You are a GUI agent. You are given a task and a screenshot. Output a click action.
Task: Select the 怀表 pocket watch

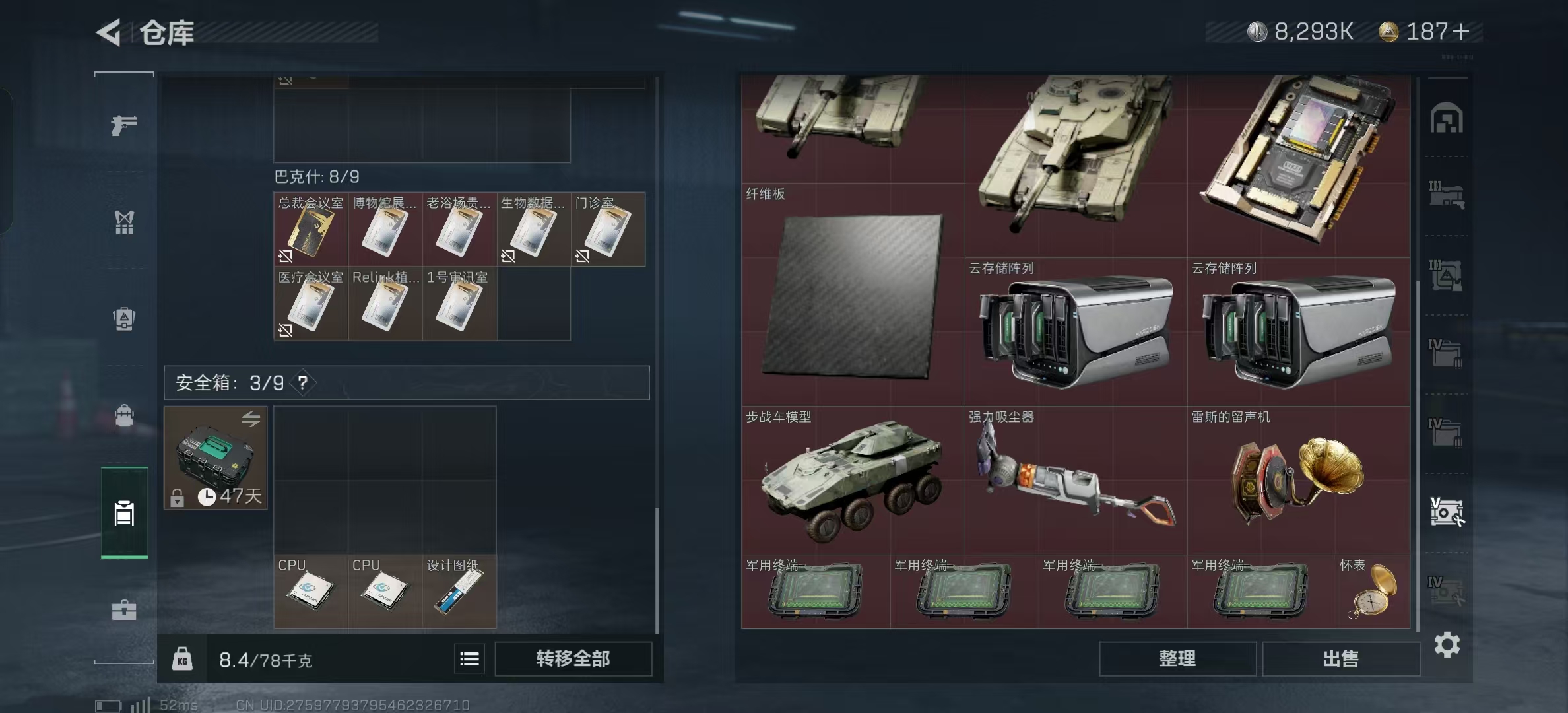[1373, 592]
